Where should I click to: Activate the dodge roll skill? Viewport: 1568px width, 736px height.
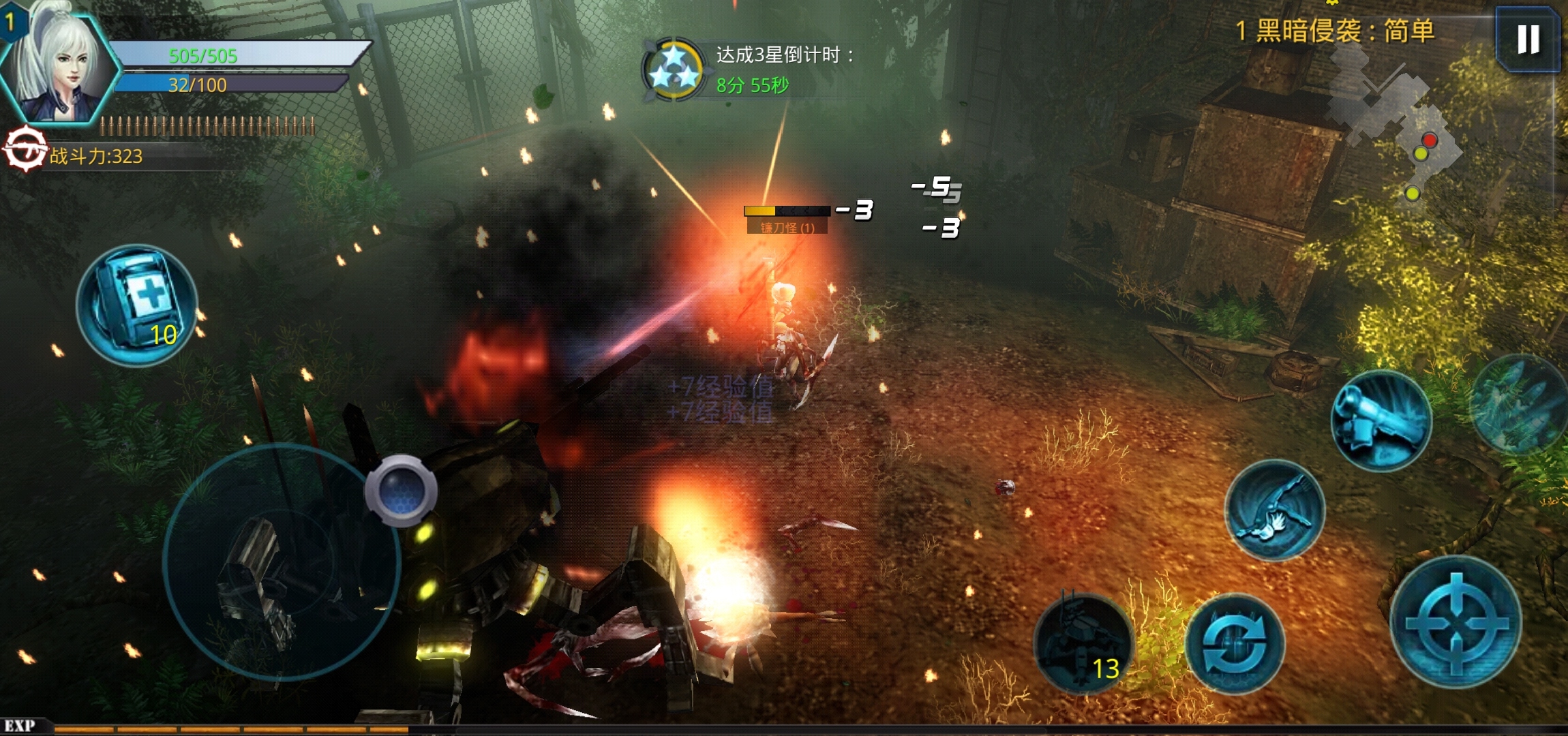1274,510
